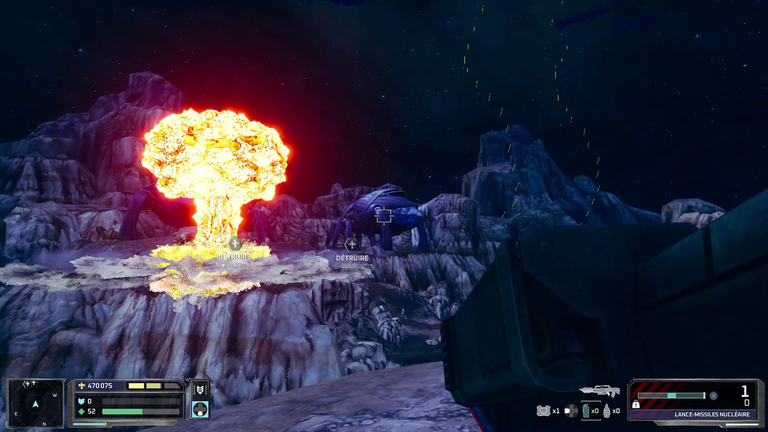The width and height of the screenshot is (768, 432).
Task: Click the armor badge icon beside the health panel
Action: click(x=200, y=390)
